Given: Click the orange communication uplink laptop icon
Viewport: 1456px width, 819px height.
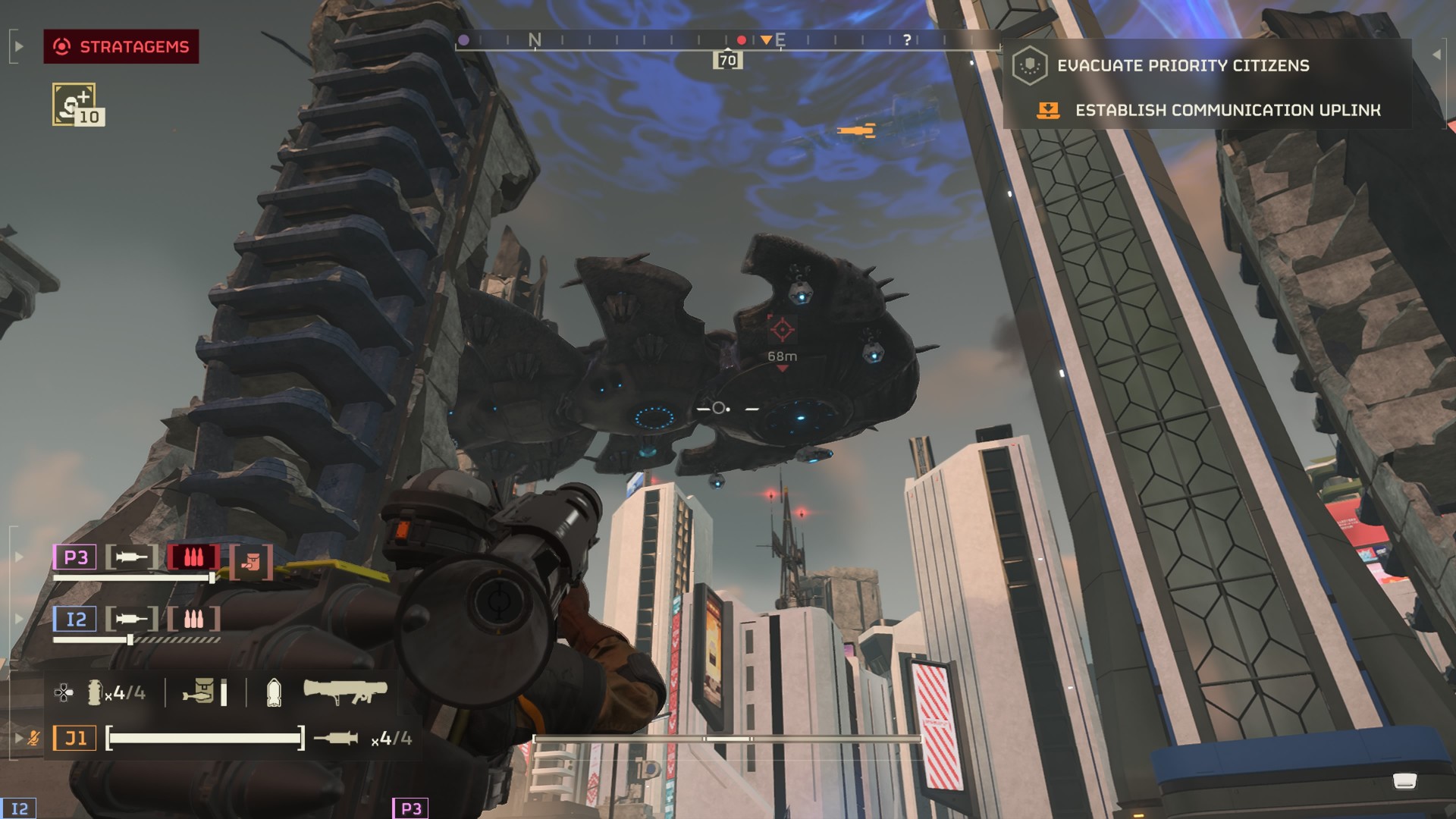Looking at the screenshot, I should pyautogui.click(x=1048, y=111).
